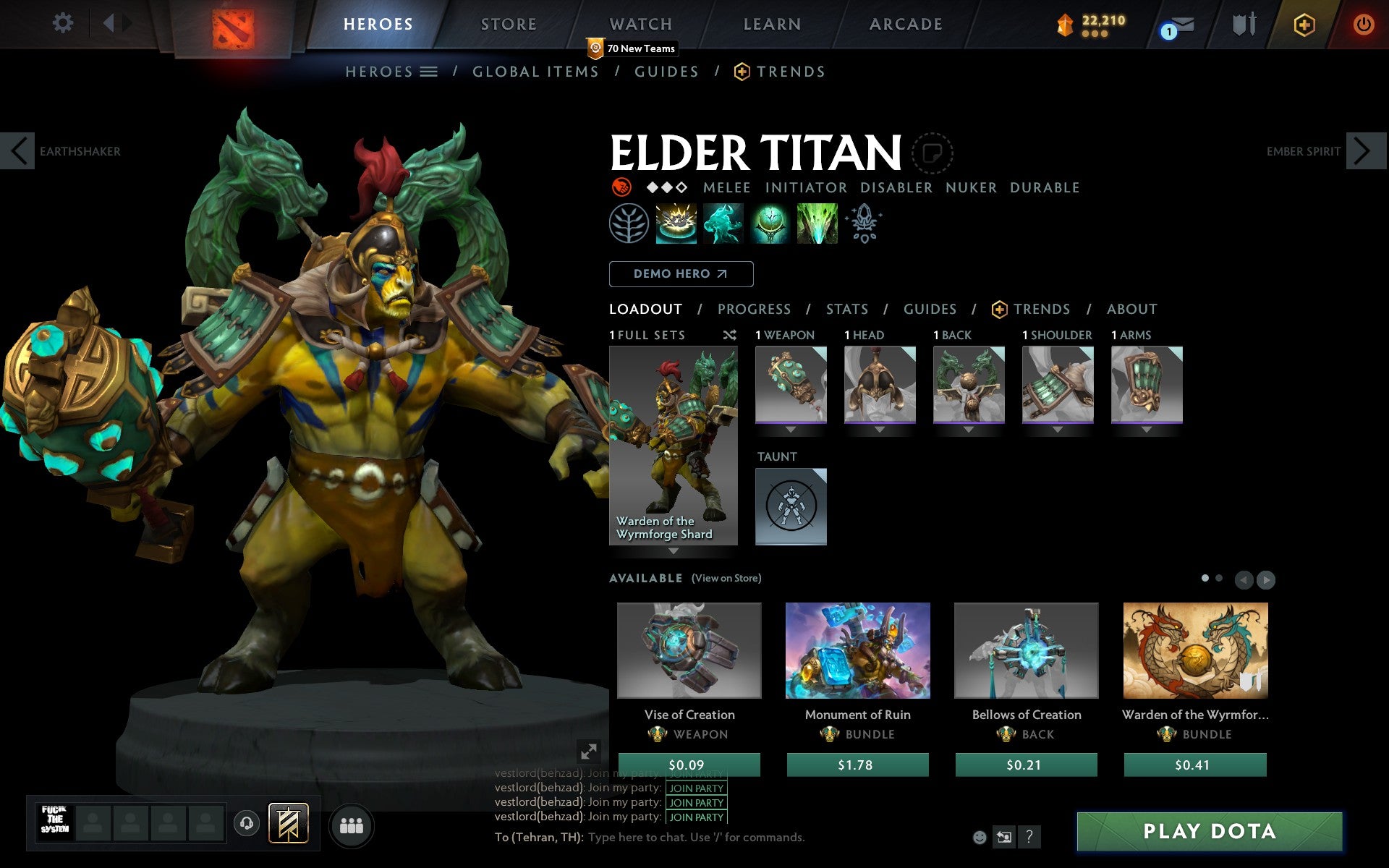Click the Demo Hero button

(681, 274)
